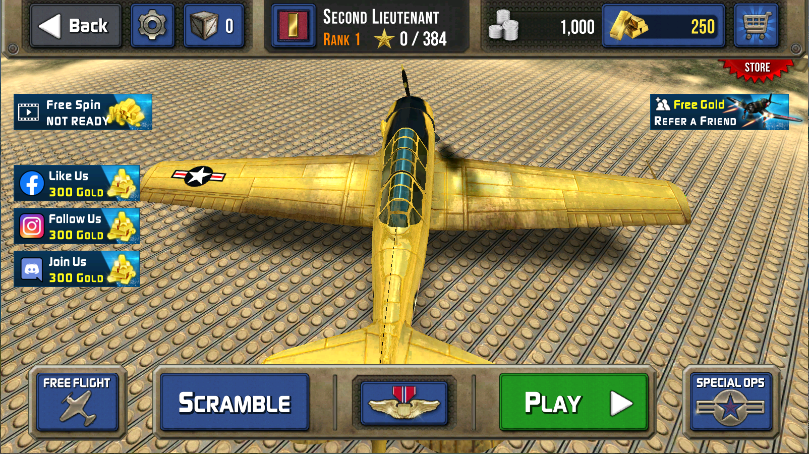Screen dimensions: 809x454
Task: Go back using the Back button
Action: pos(75,26)
